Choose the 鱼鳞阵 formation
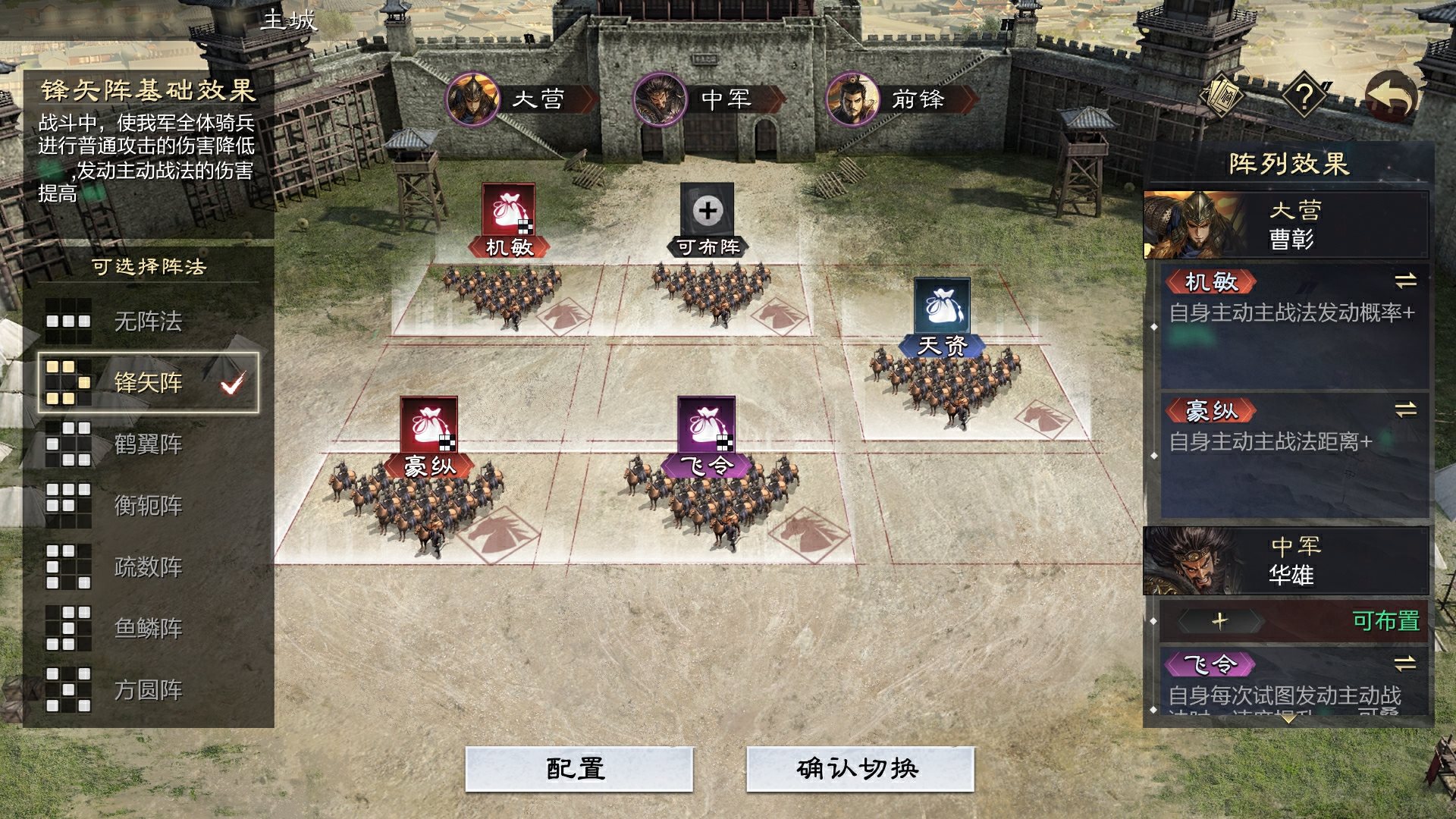1456x819 pixels. 148,628
